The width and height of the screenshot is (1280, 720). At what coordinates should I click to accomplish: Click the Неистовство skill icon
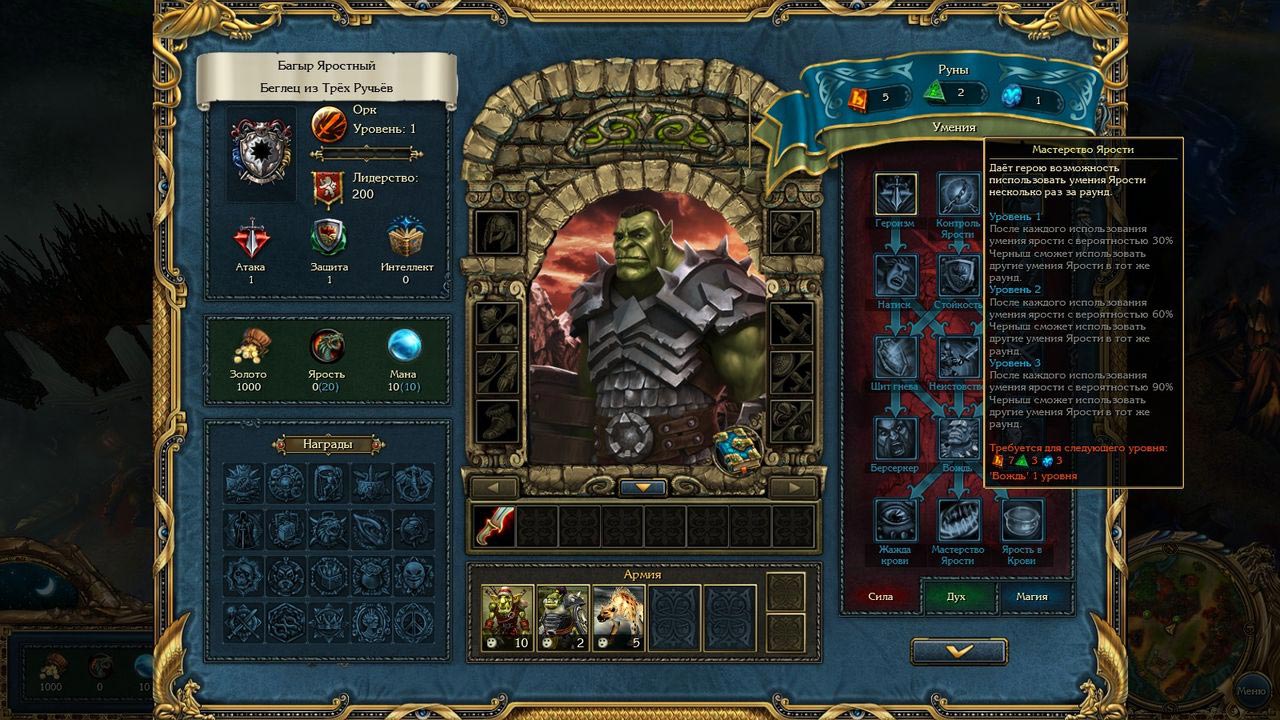[958, 357]
